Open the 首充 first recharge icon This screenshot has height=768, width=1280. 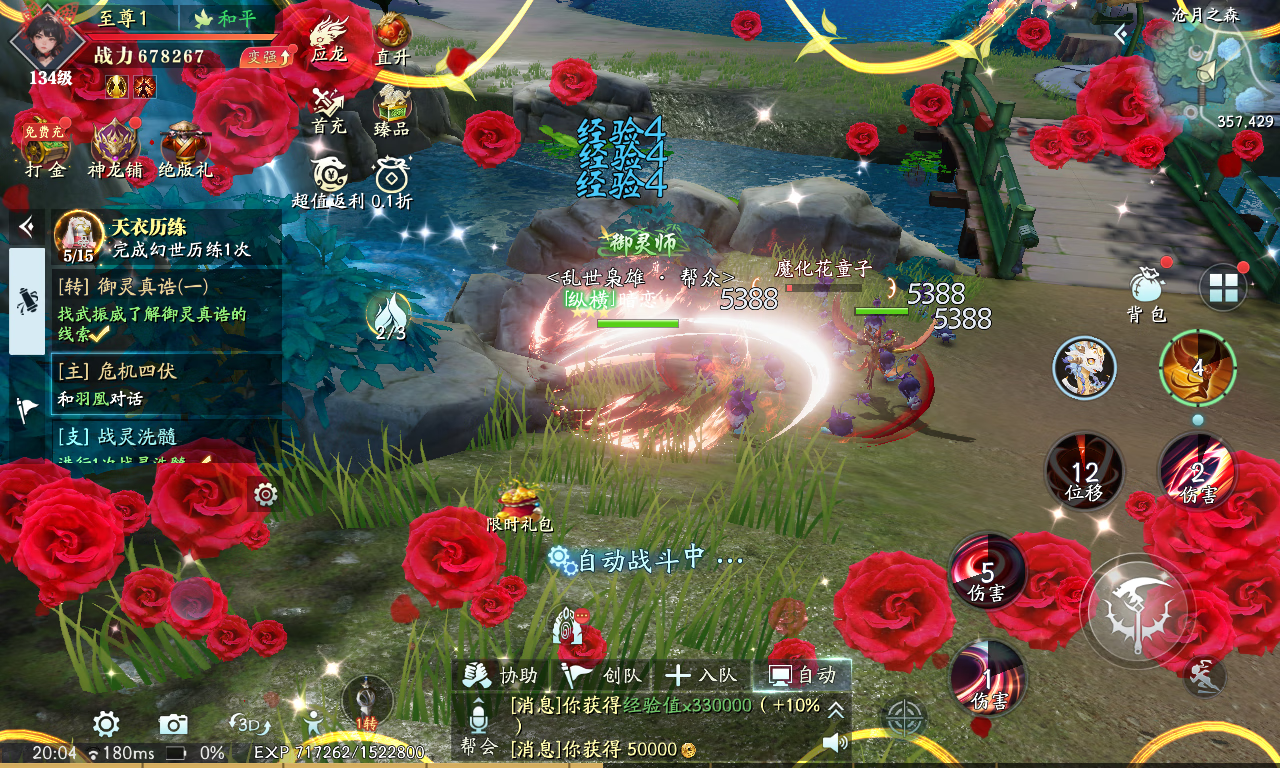[328, 108]
